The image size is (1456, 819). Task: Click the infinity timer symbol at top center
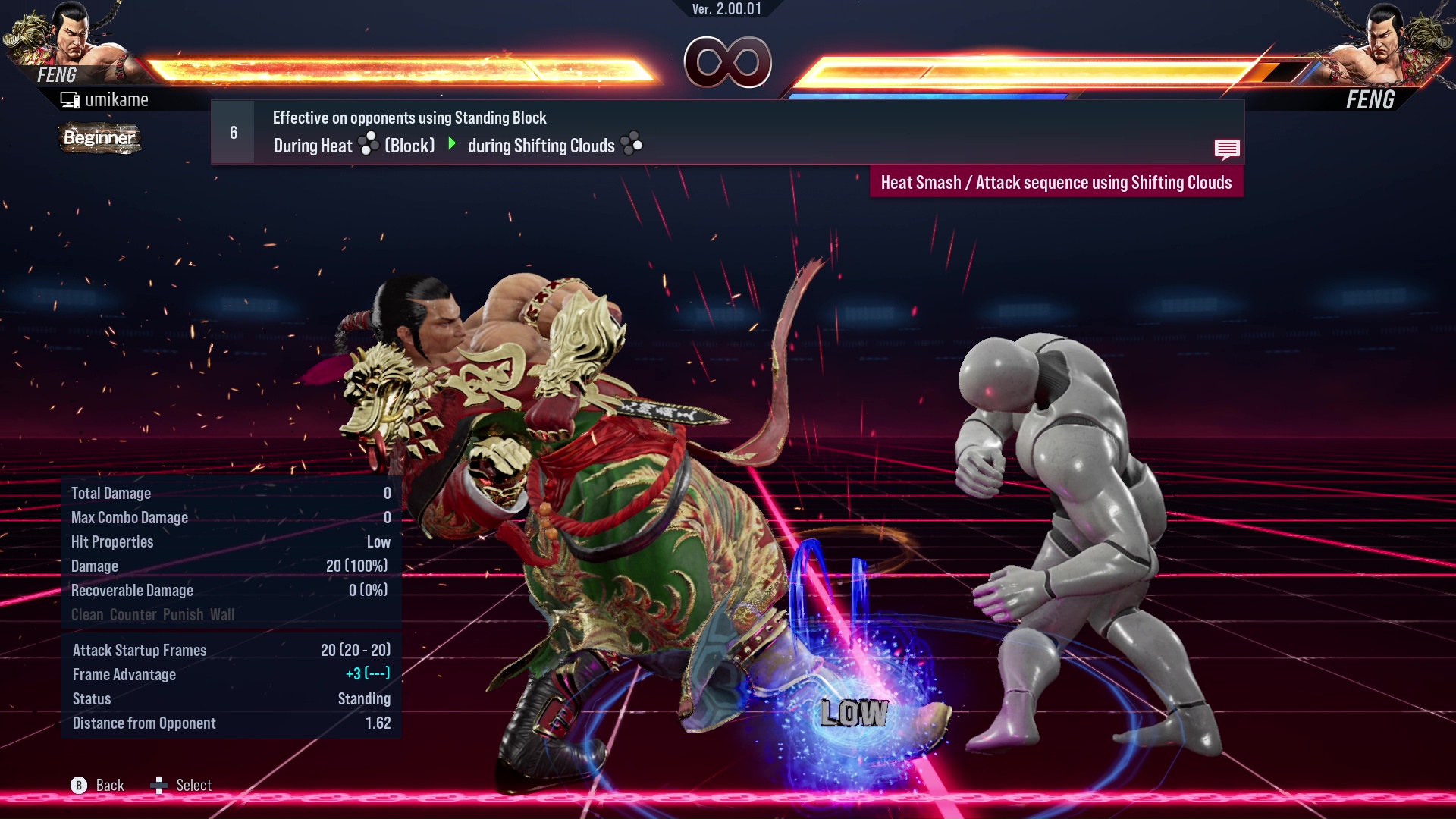[726, 64]
